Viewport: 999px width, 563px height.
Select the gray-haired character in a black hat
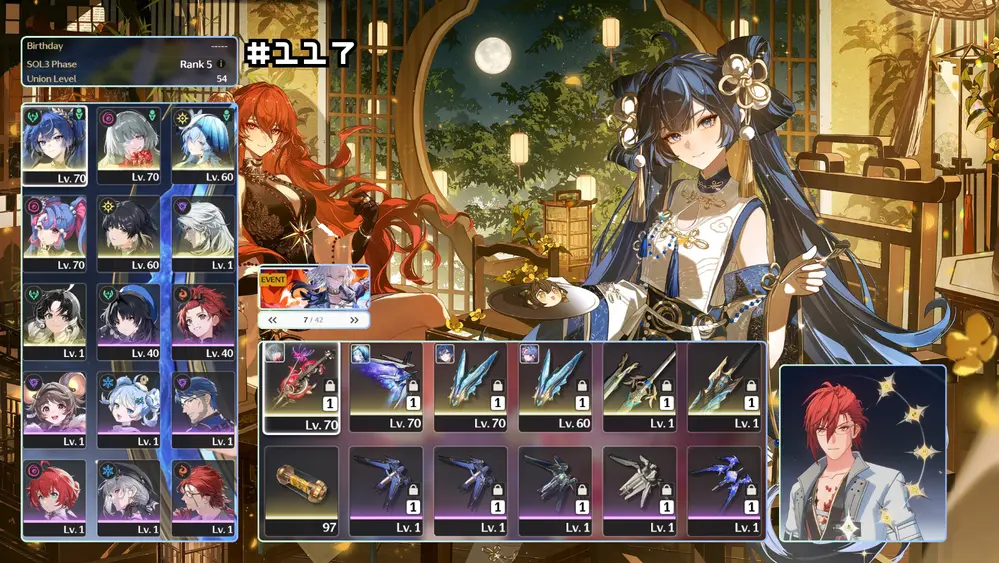point(129,497)
